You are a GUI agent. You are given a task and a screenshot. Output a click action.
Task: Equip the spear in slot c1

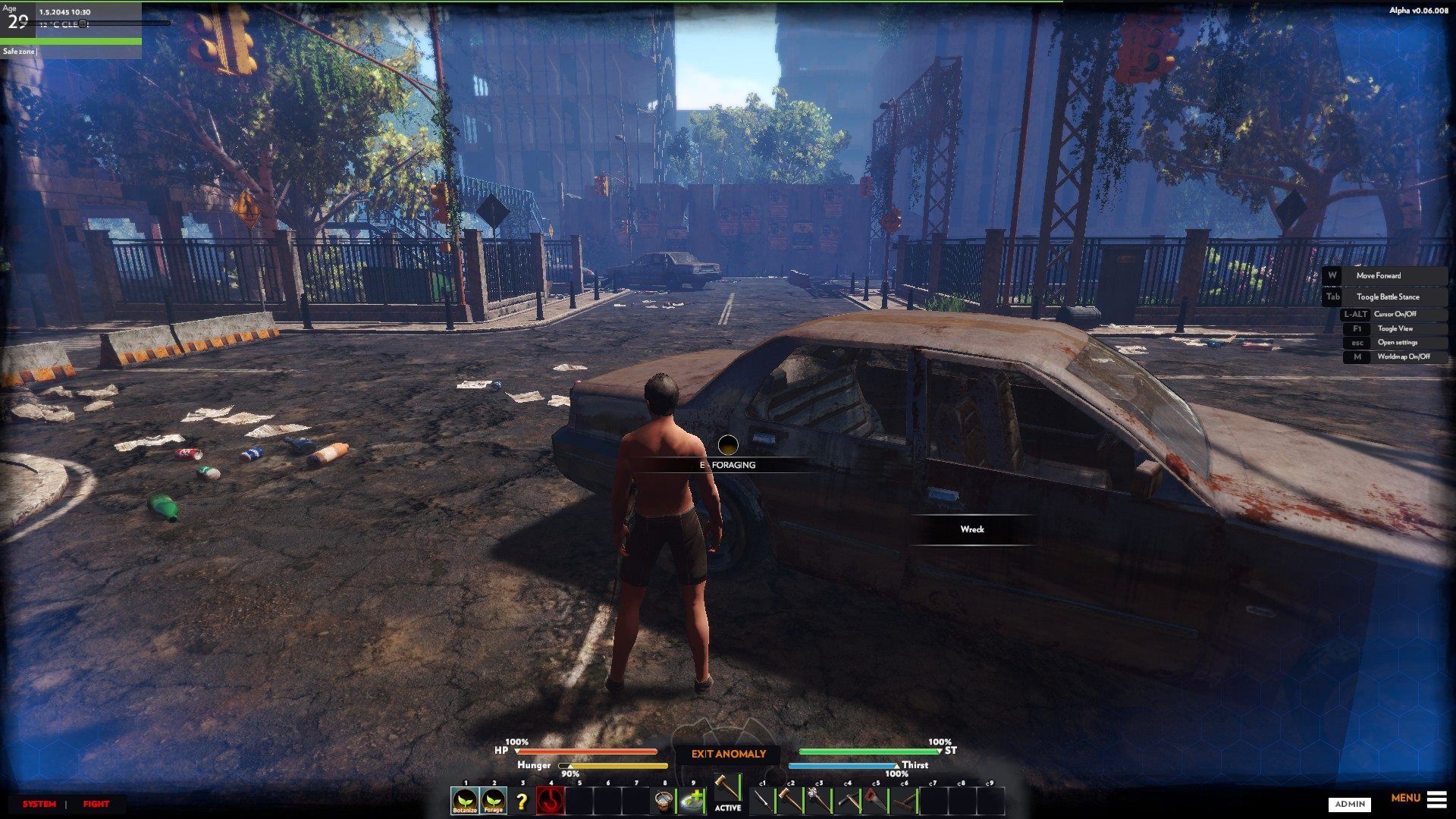point(763,801)
